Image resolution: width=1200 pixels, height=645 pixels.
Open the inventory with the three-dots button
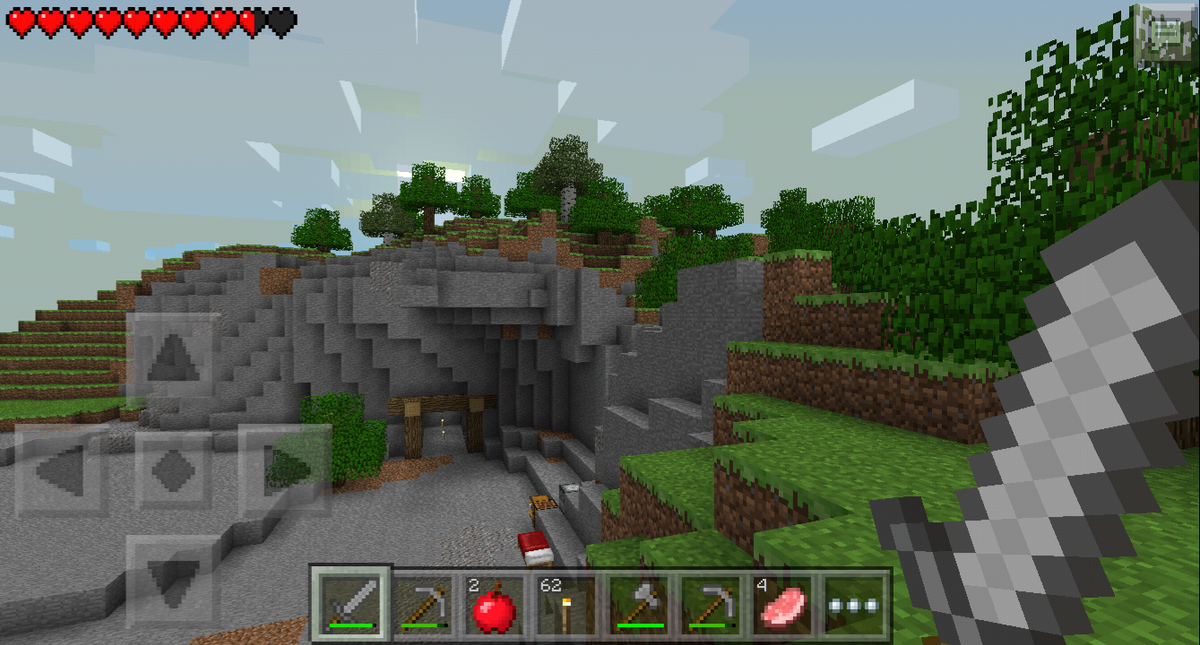[856, 605]
